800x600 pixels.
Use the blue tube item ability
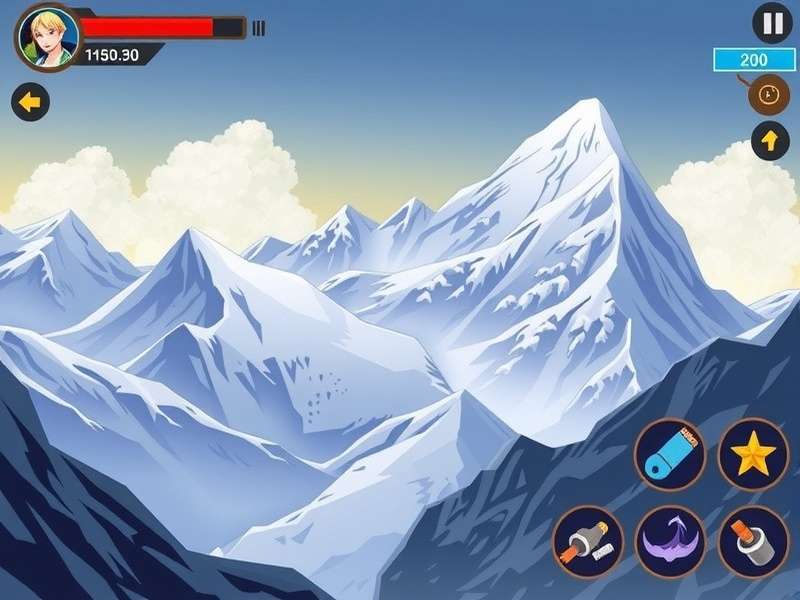(669, 453)
